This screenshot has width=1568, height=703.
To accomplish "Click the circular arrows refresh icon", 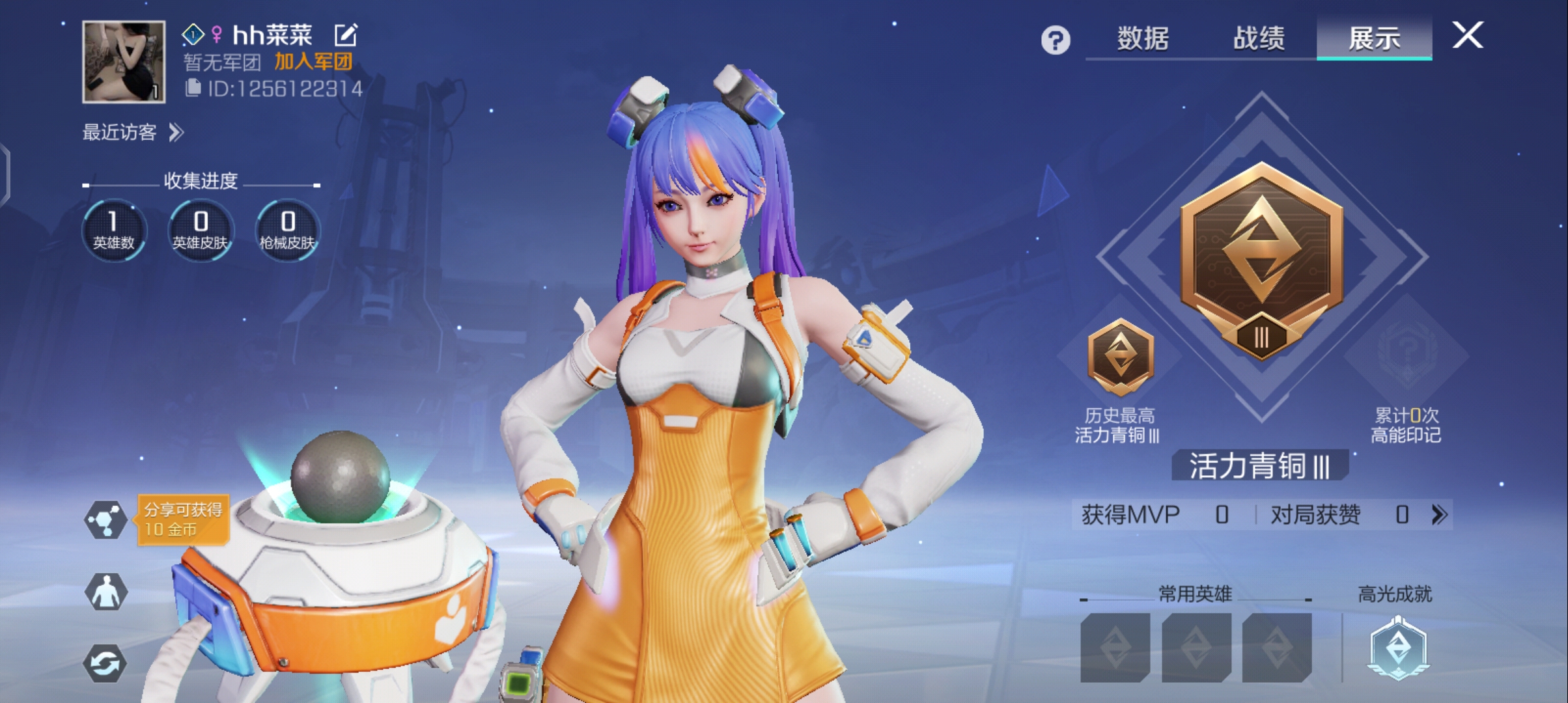I will click(x=105, y=663).
